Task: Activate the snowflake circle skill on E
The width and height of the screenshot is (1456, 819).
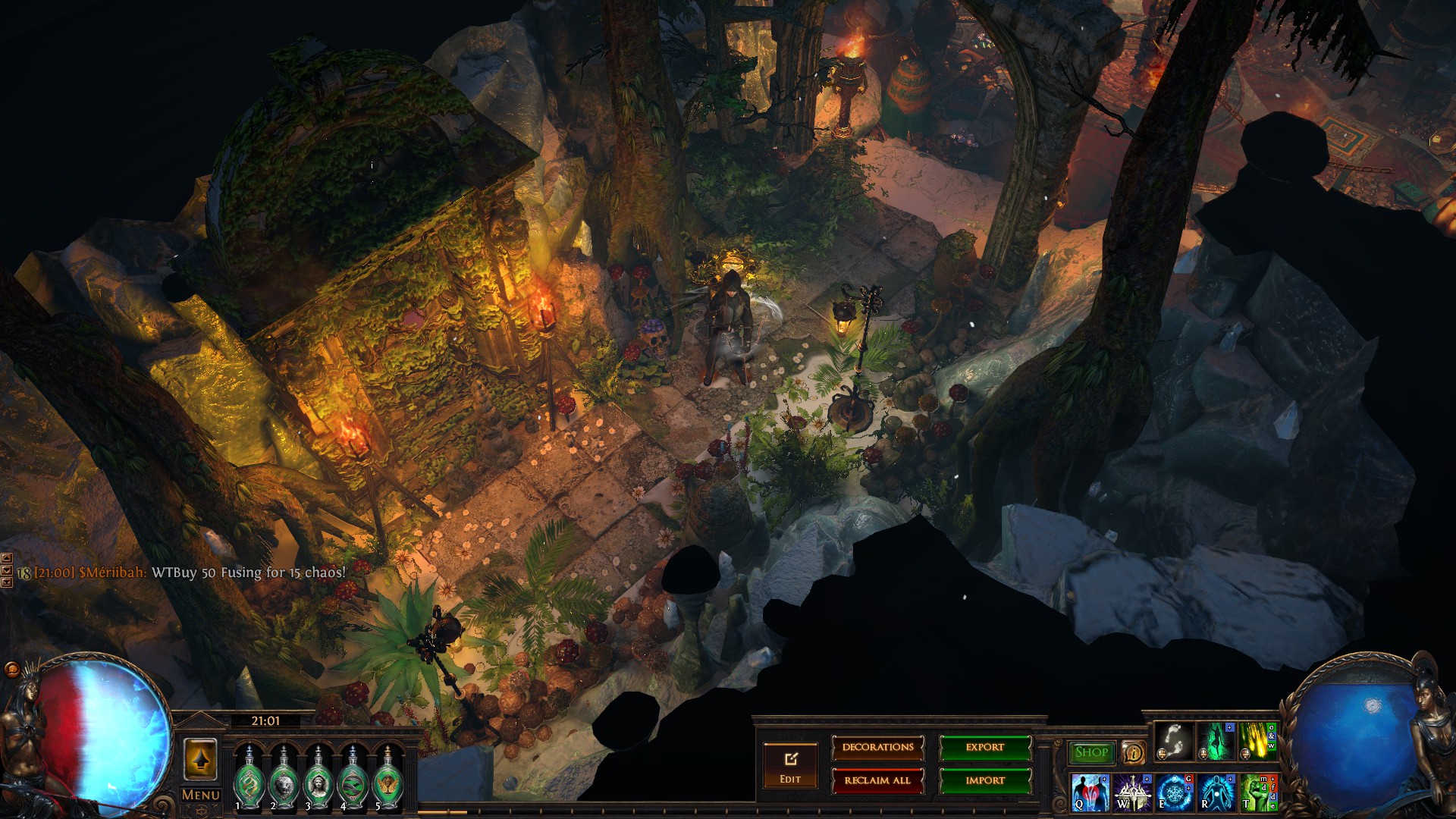Action: [1174, 792]
